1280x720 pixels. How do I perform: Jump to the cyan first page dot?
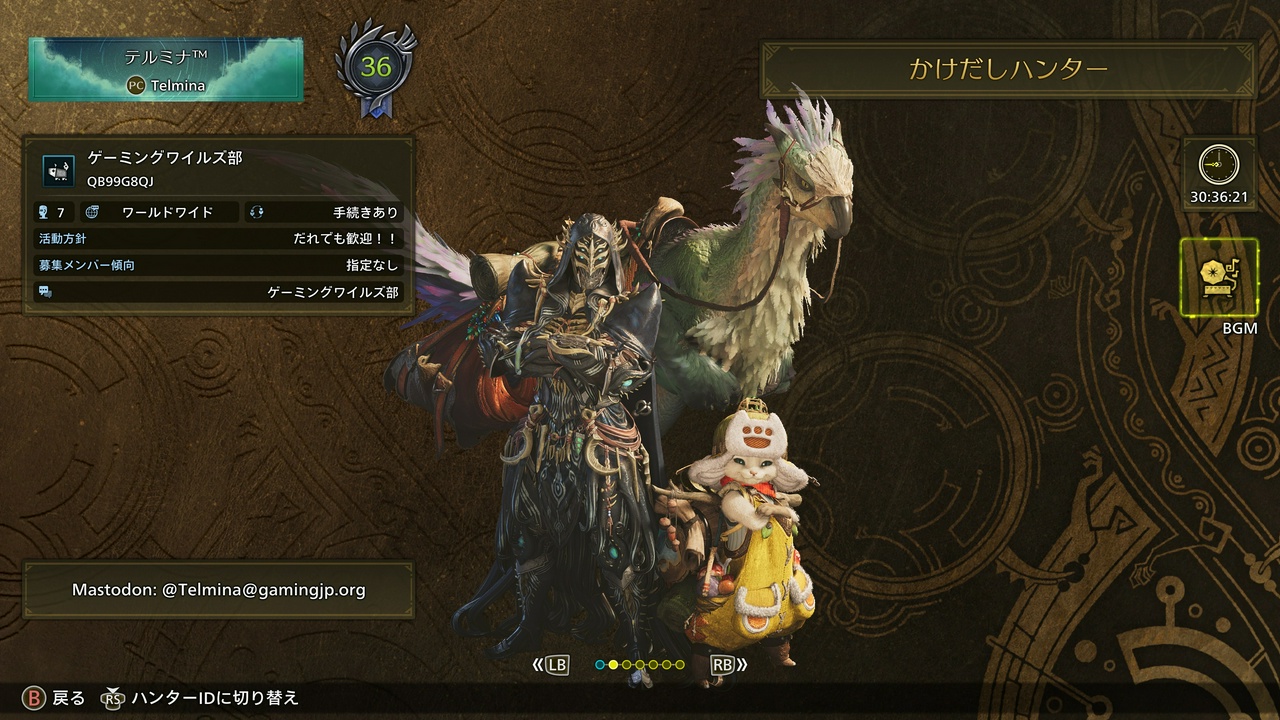600,664
